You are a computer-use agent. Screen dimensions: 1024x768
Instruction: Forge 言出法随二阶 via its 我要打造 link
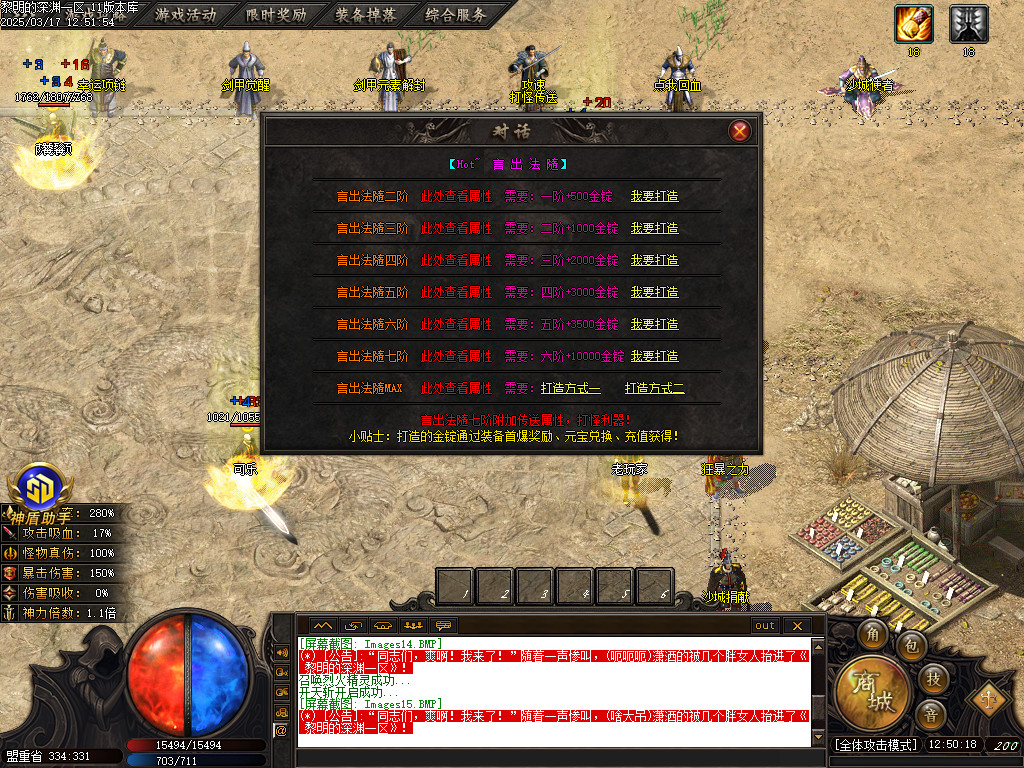pyautogui.click(x=654, y=196)
